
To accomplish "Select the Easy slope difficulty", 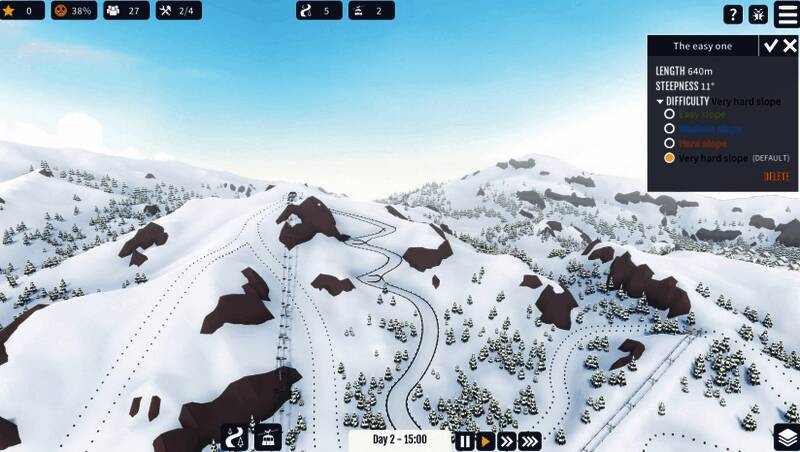I will 669,114.
